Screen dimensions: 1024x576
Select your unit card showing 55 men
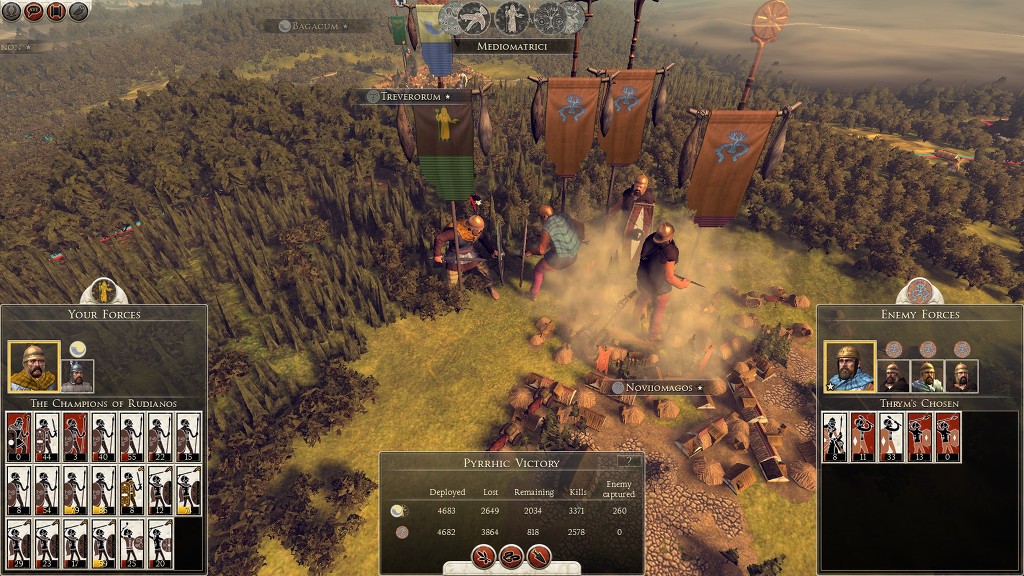pyautogui.click(x=131, y=437)
